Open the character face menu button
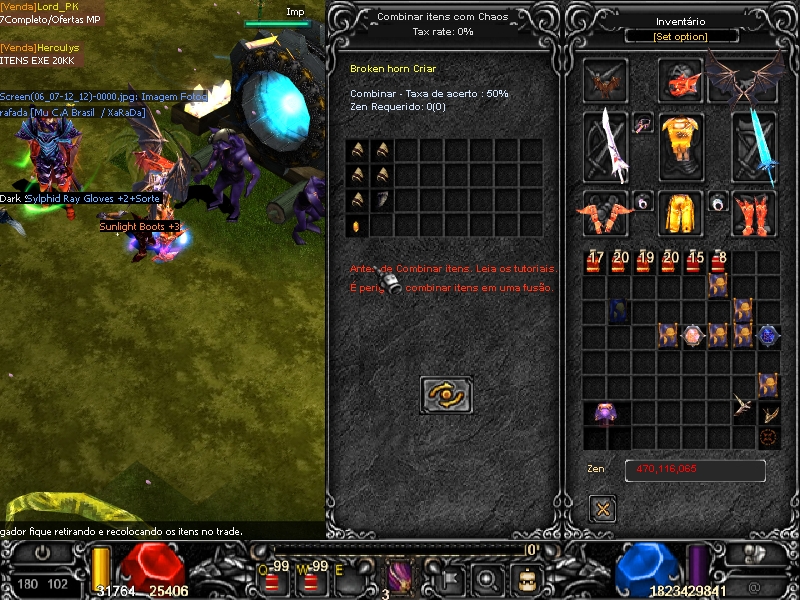 [x=526, y=579]
